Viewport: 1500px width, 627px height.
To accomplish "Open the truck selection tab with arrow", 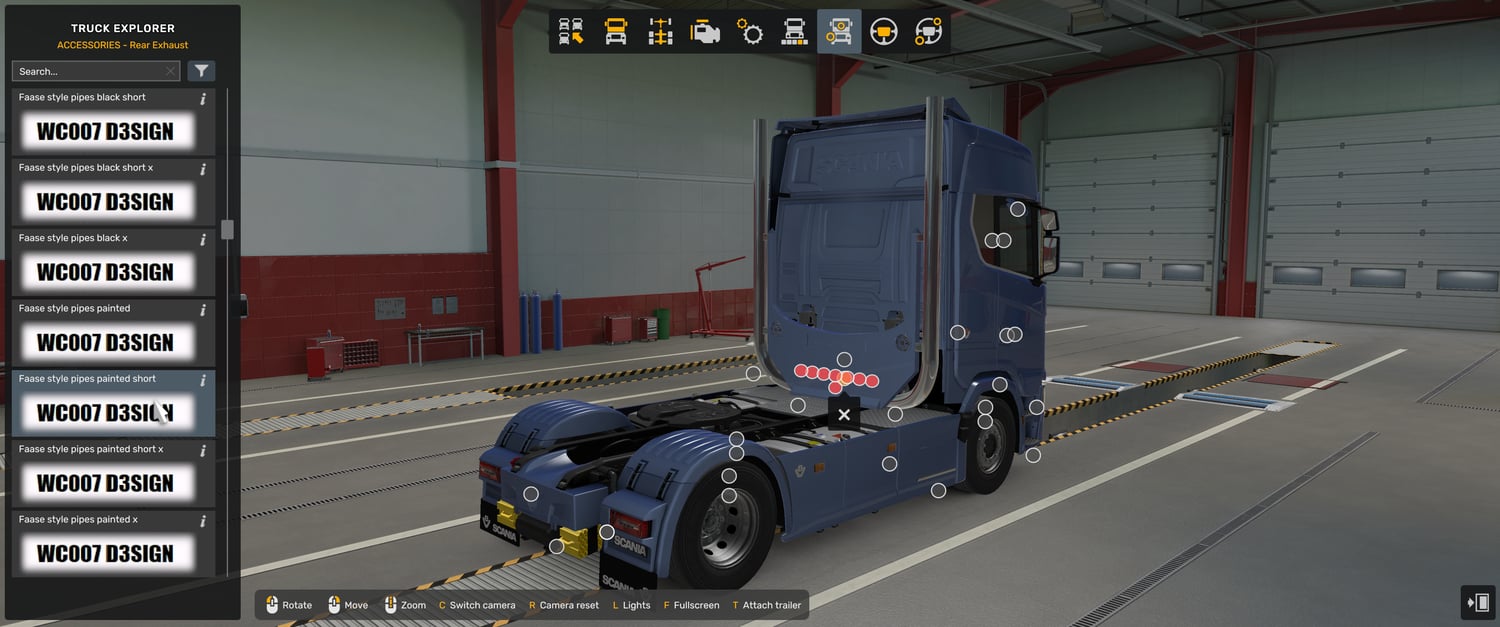I will [x=571, y=32].
